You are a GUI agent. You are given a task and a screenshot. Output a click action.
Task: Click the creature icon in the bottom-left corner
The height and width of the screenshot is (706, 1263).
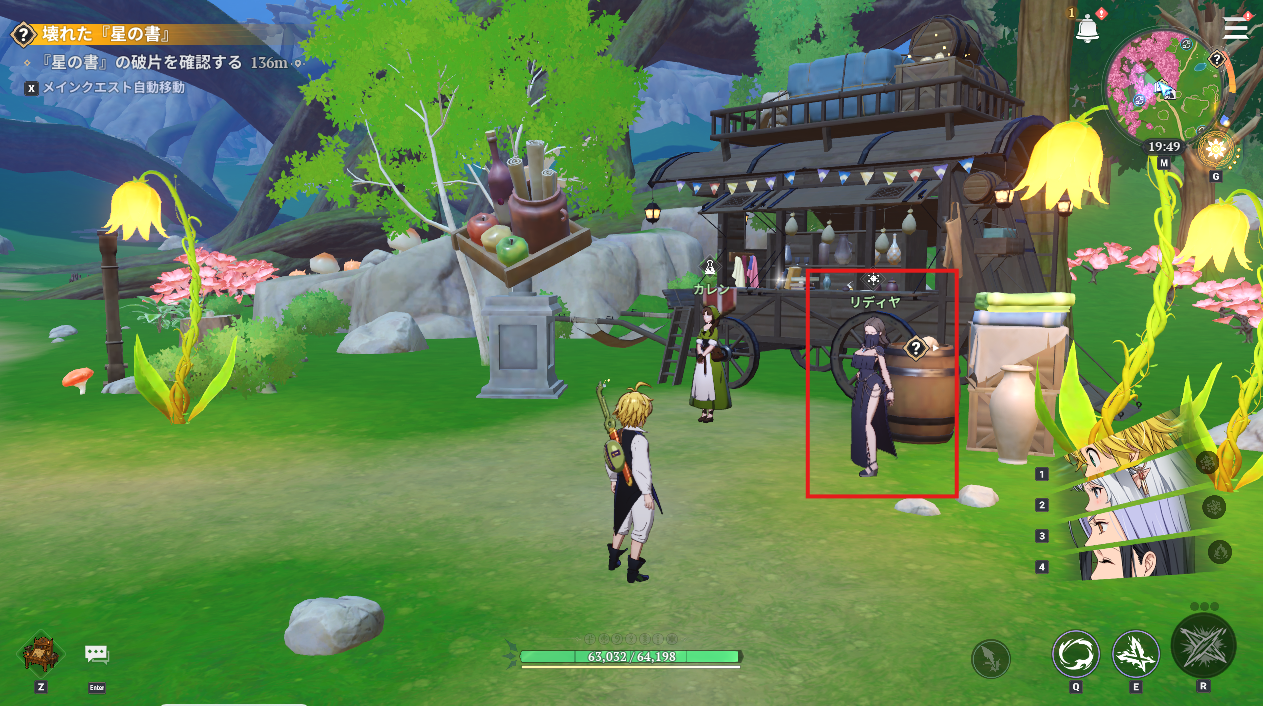[x=41, y=654]
